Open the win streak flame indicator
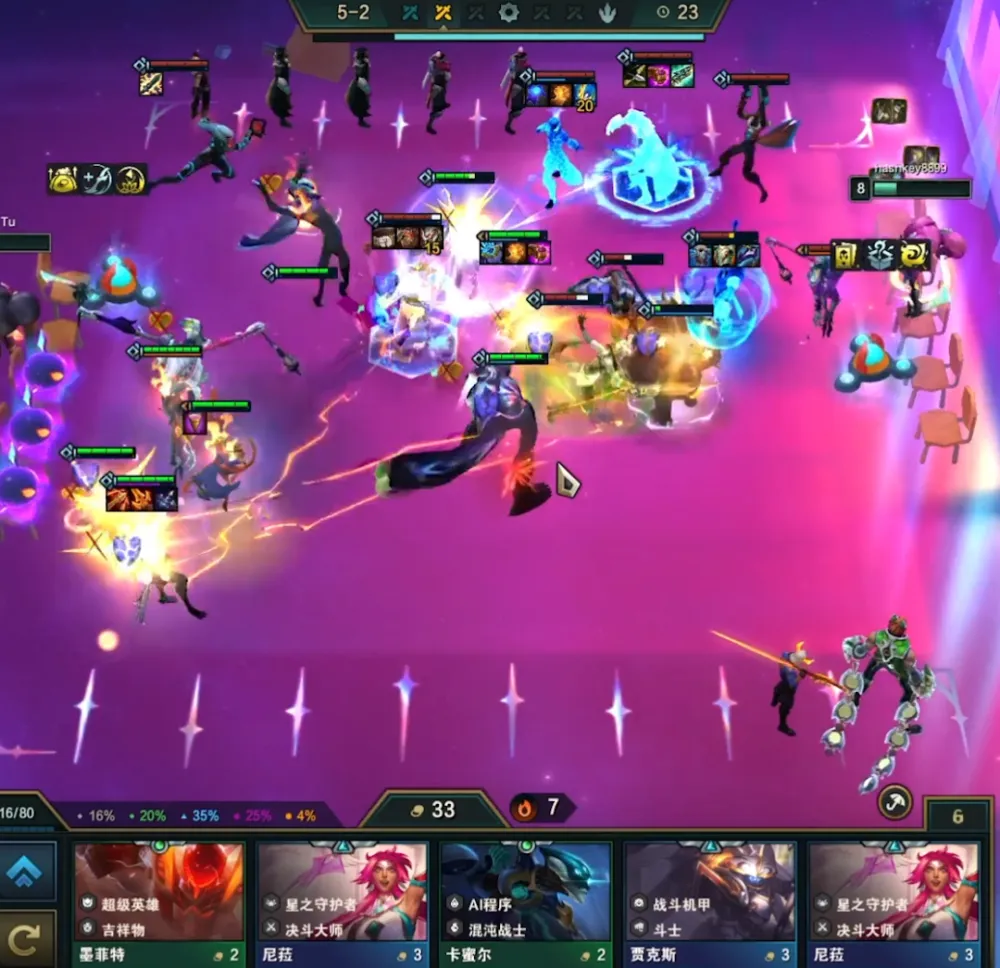 [x=540, y=807]
